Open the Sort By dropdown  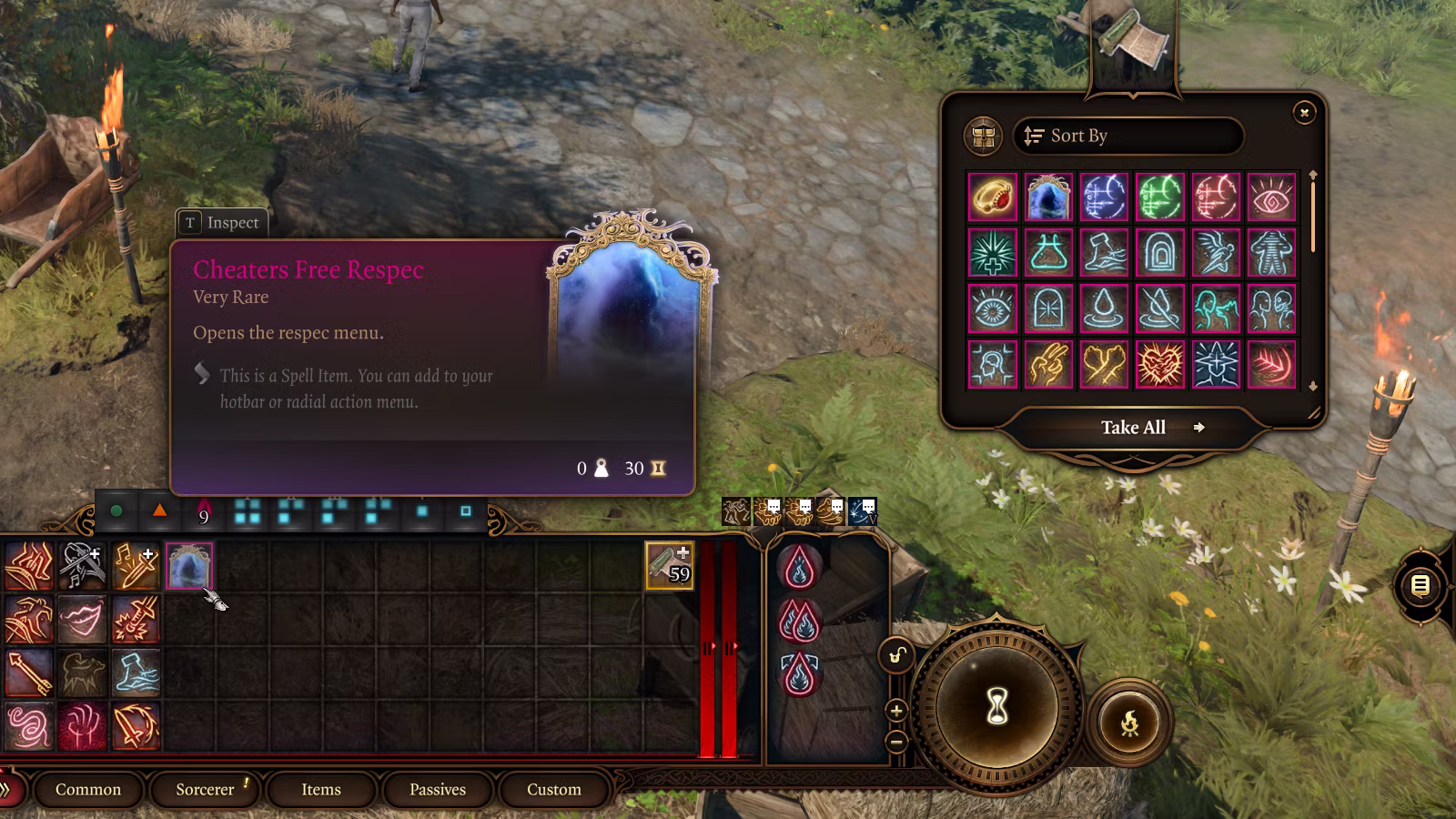(1128, 136)
